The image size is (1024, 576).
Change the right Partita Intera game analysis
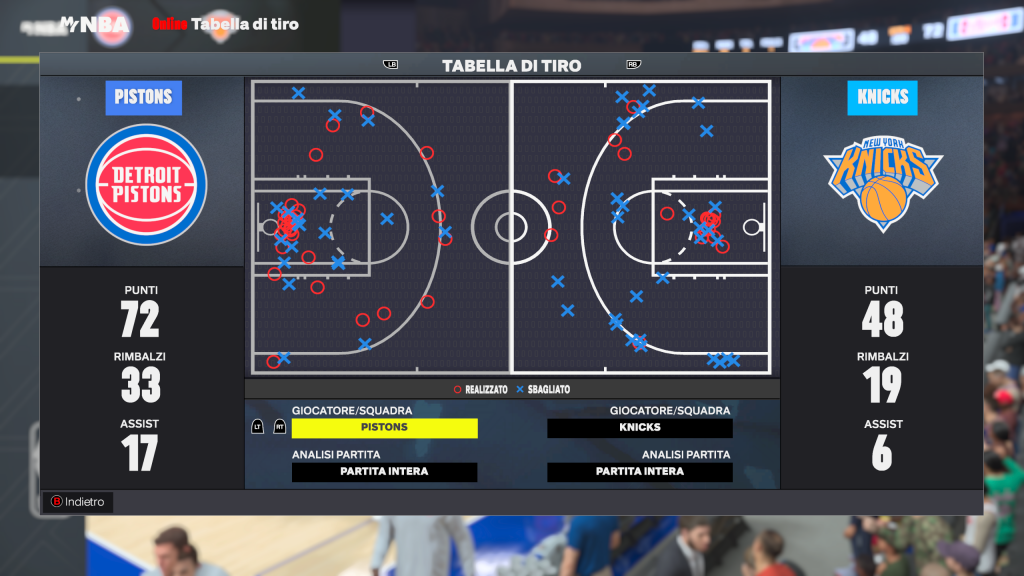(x=639, y=472)
